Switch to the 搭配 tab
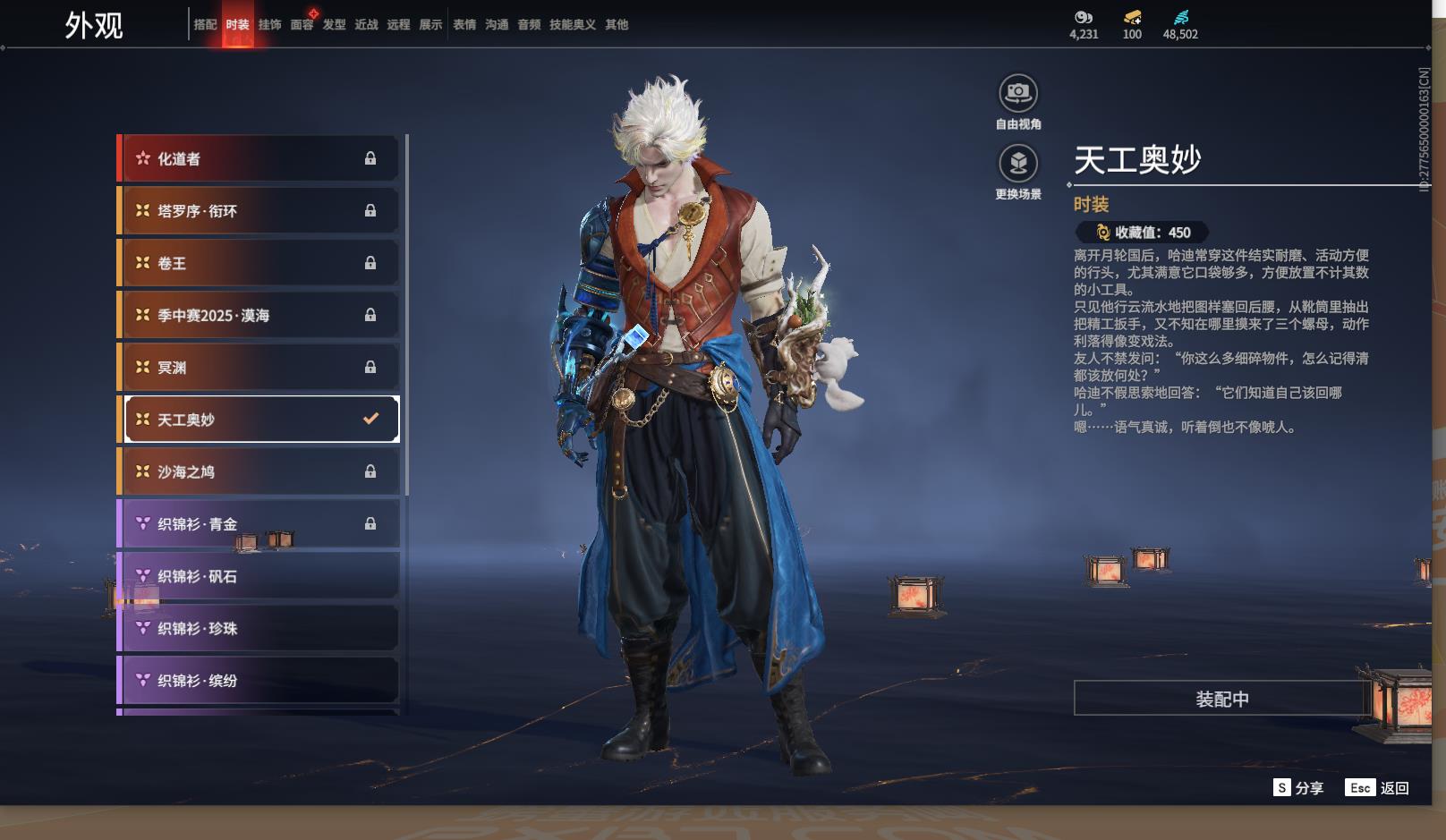Screen dimensions: 1446x840 coord(205,25)
